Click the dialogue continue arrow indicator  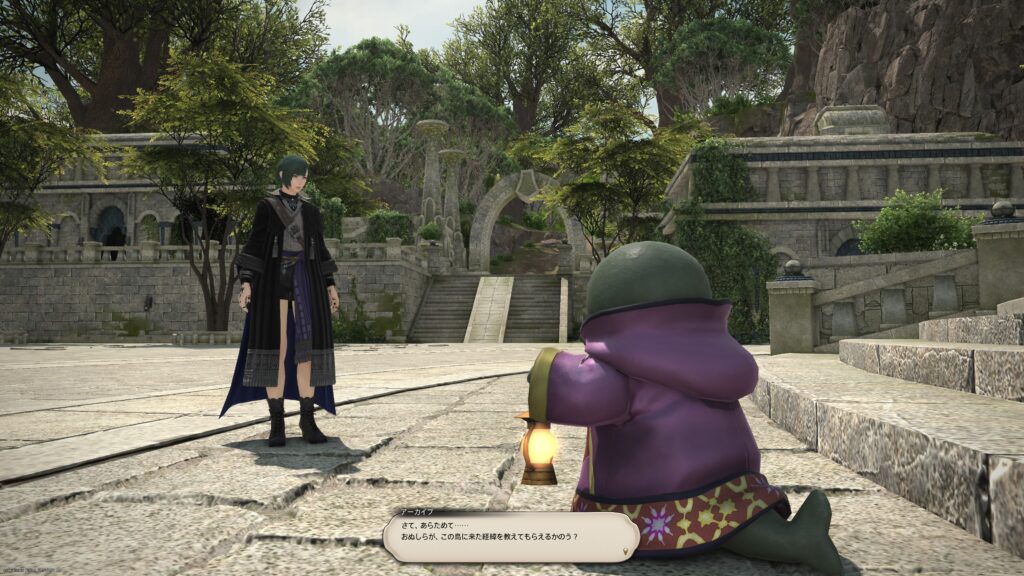(627, 550)
